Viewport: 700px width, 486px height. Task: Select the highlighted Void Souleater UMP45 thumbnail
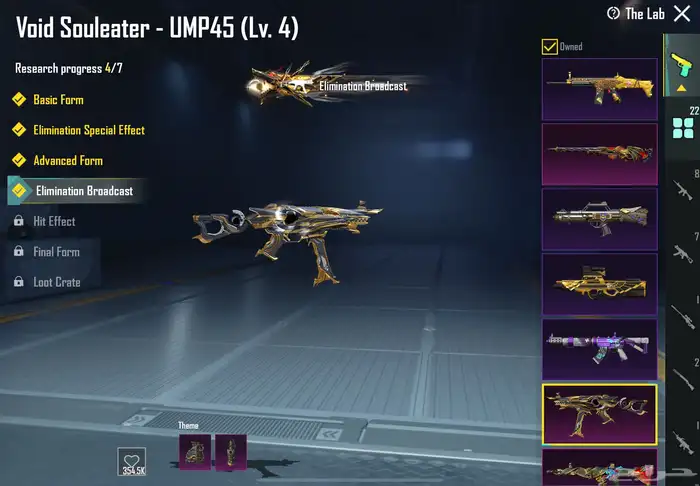(x=599, y=414)
